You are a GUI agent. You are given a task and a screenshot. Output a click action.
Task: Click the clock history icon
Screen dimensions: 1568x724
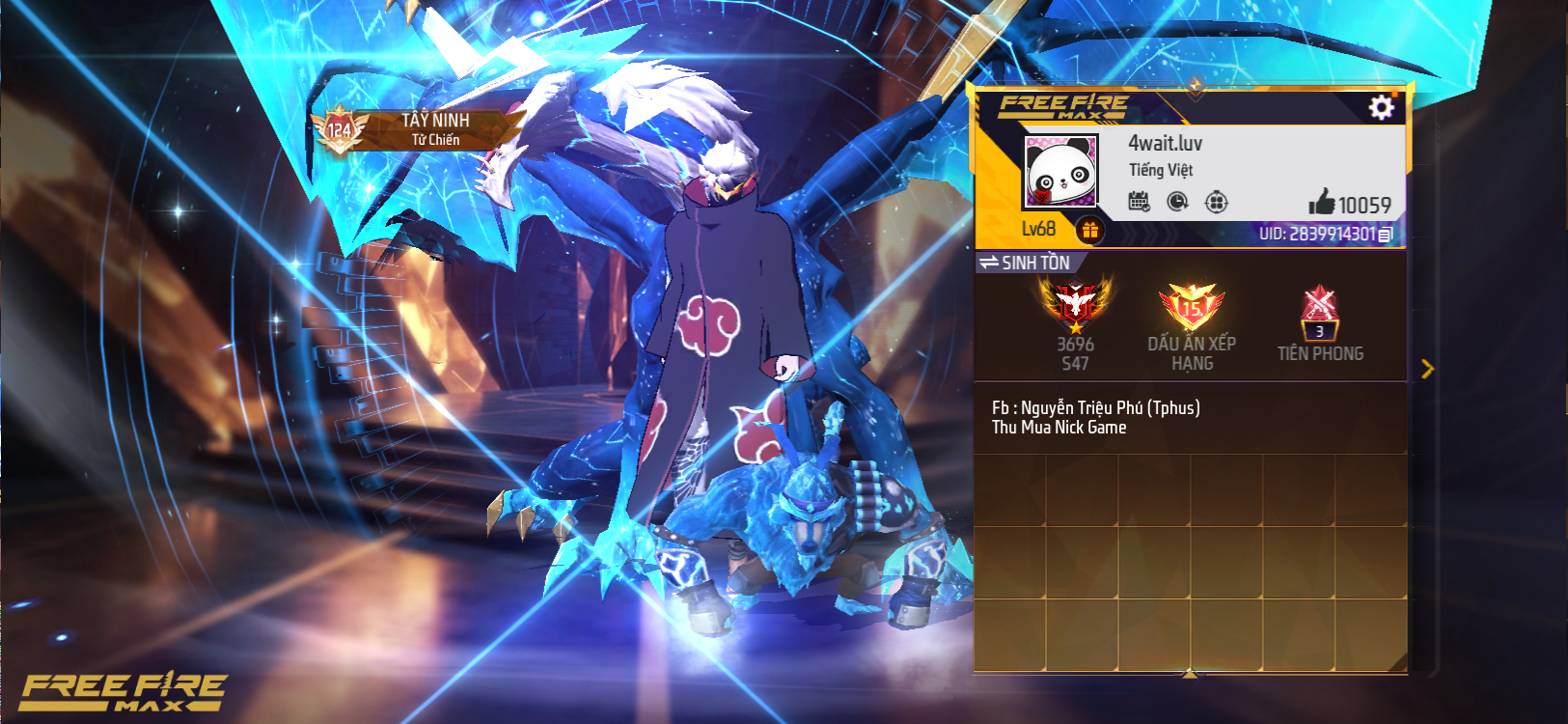pyautogui.click(x=1177, y=202)
